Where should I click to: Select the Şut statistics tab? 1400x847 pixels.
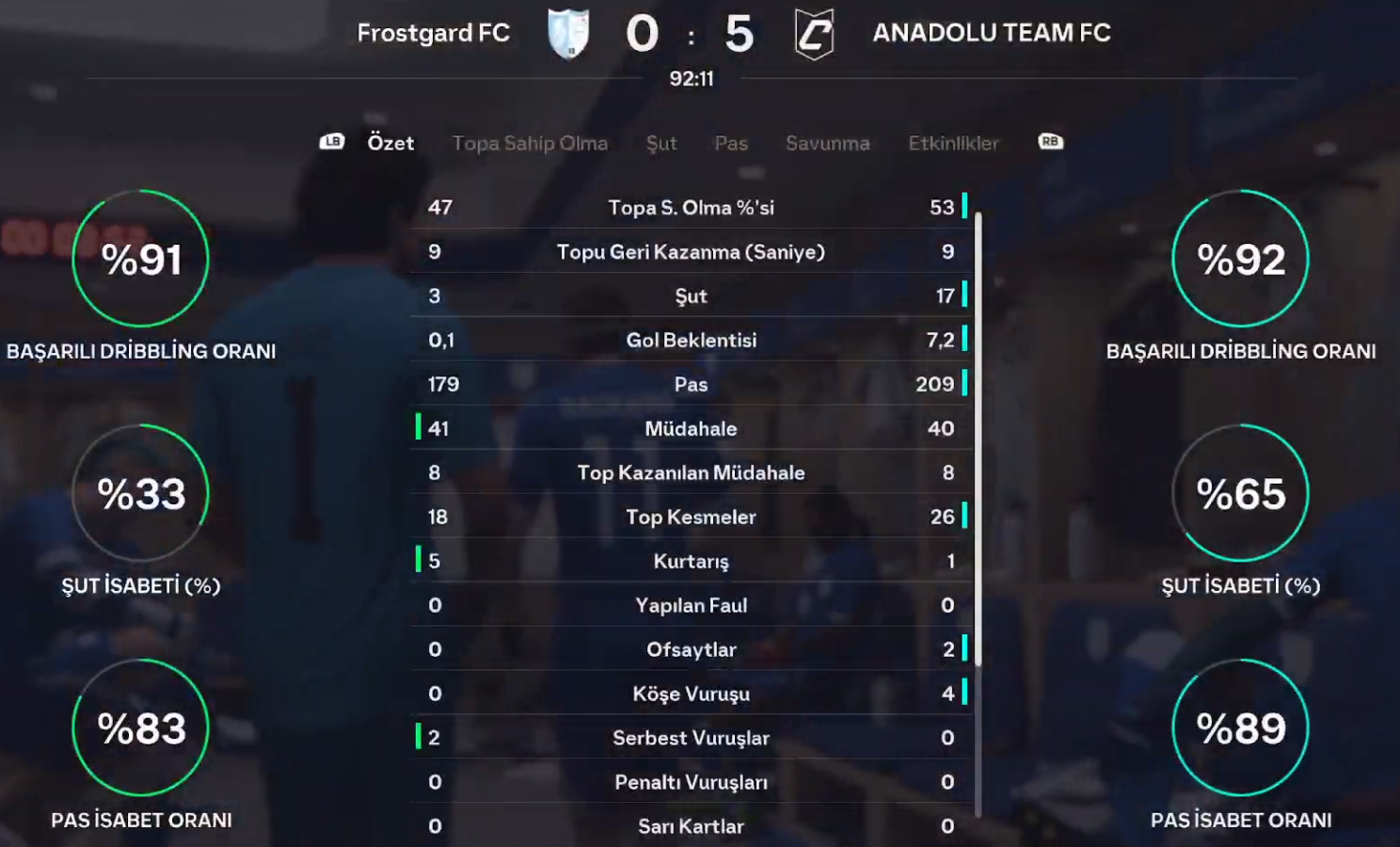pyautogui.click(x=661, y=143)
